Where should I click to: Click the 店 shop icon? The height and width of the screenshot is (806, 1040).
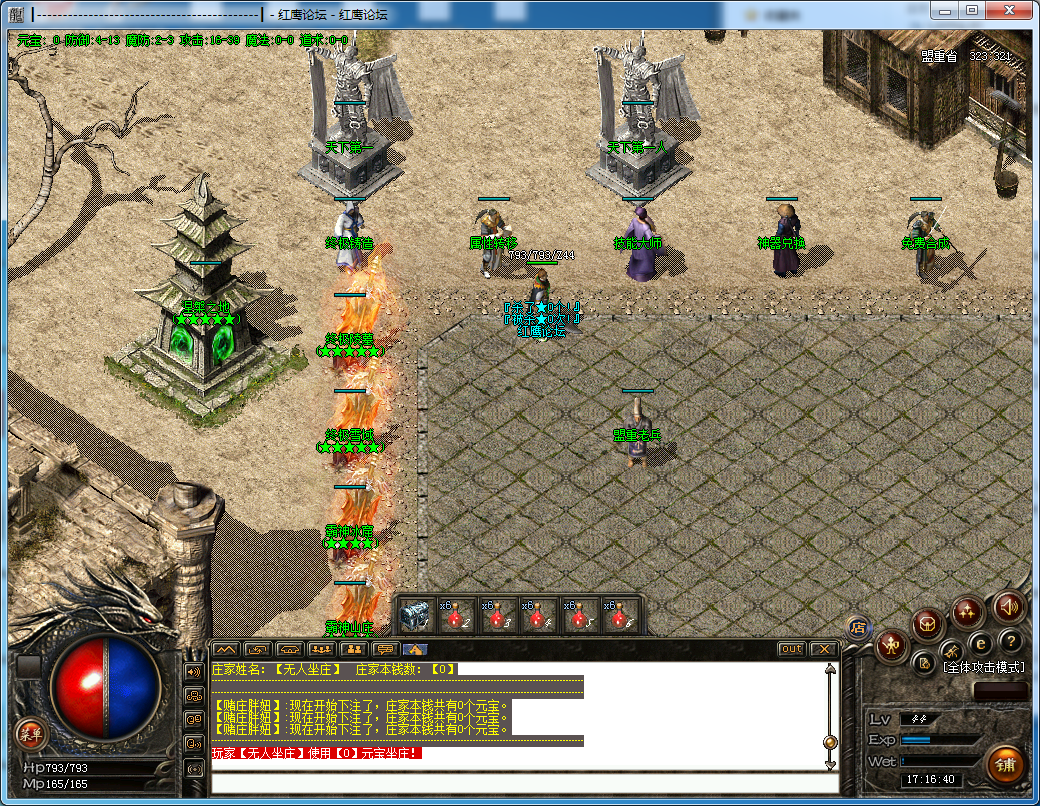point(857,628)
